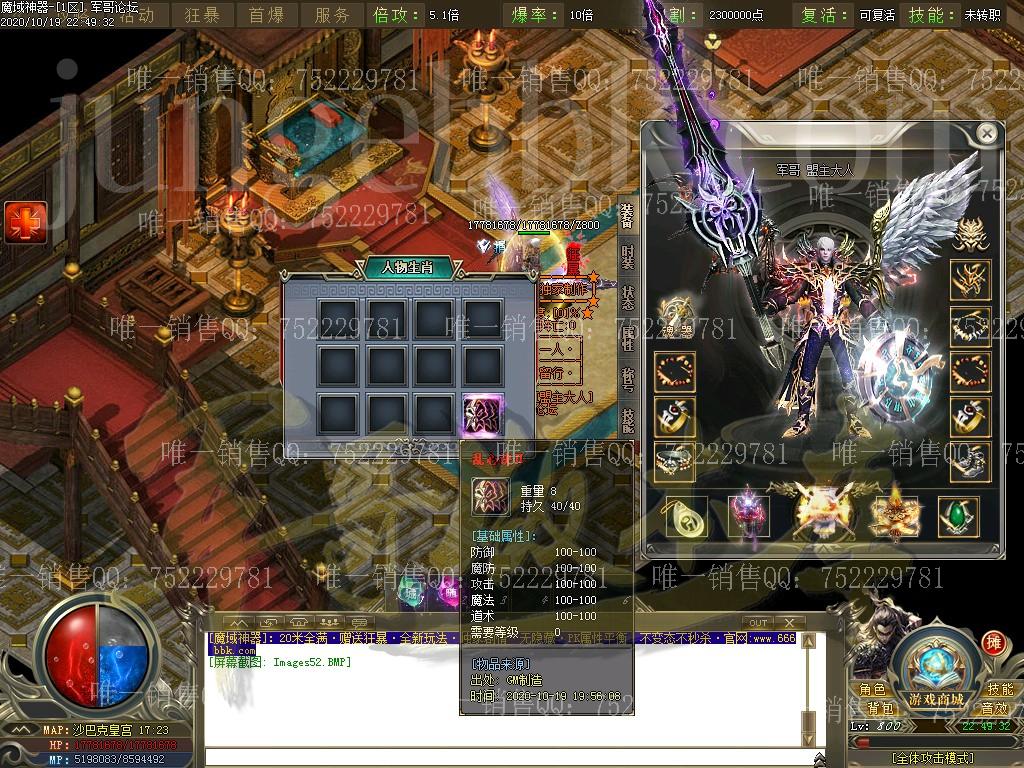Close the character equipment panel
The height and width of the screenshot is (768, 1024).
click(x=987, y=134)
